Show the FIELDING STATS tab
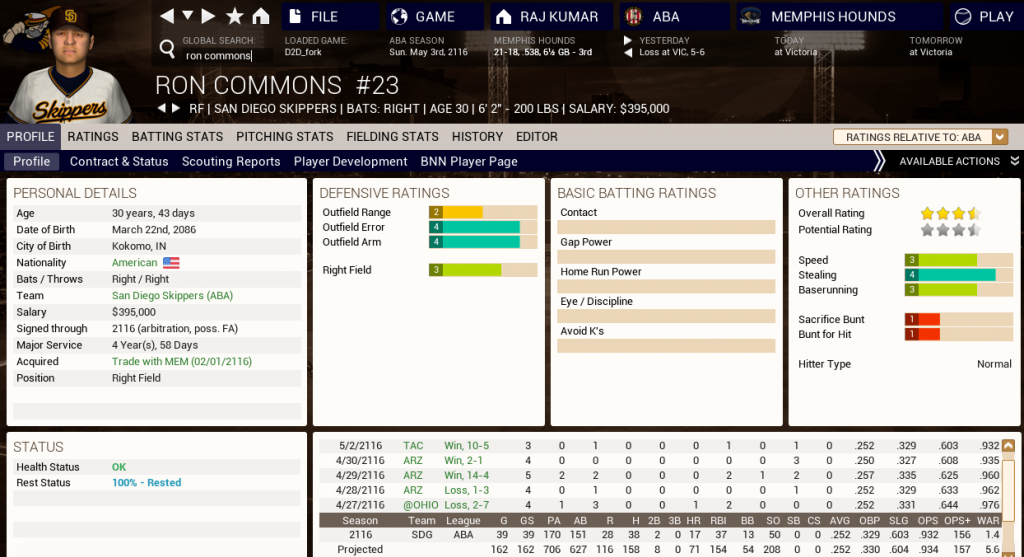1024x557 pixels. (x=392, y=137)
